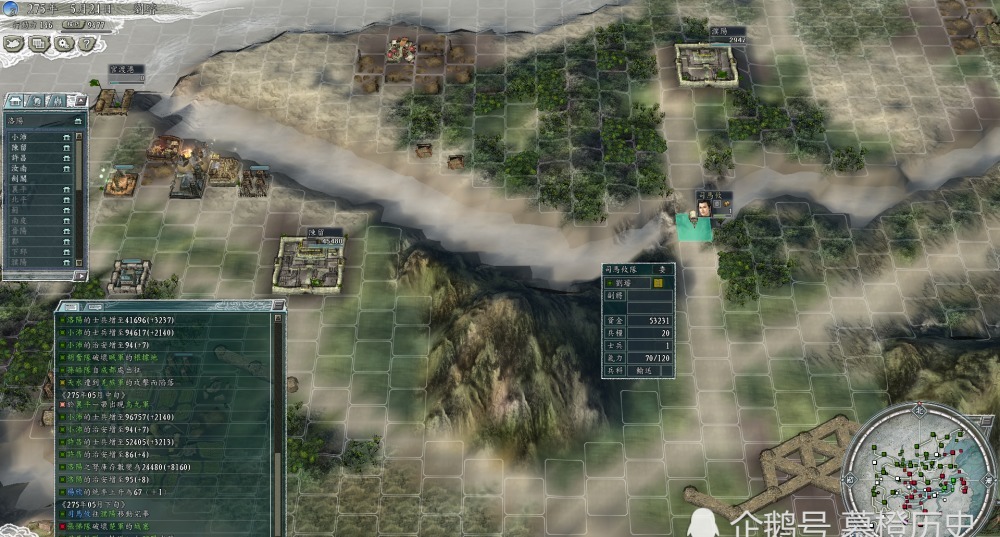Open the stacked windows toolbar button
Image resolution: width=1000 pixels, height=537 pixels.
tap(39, 43)
